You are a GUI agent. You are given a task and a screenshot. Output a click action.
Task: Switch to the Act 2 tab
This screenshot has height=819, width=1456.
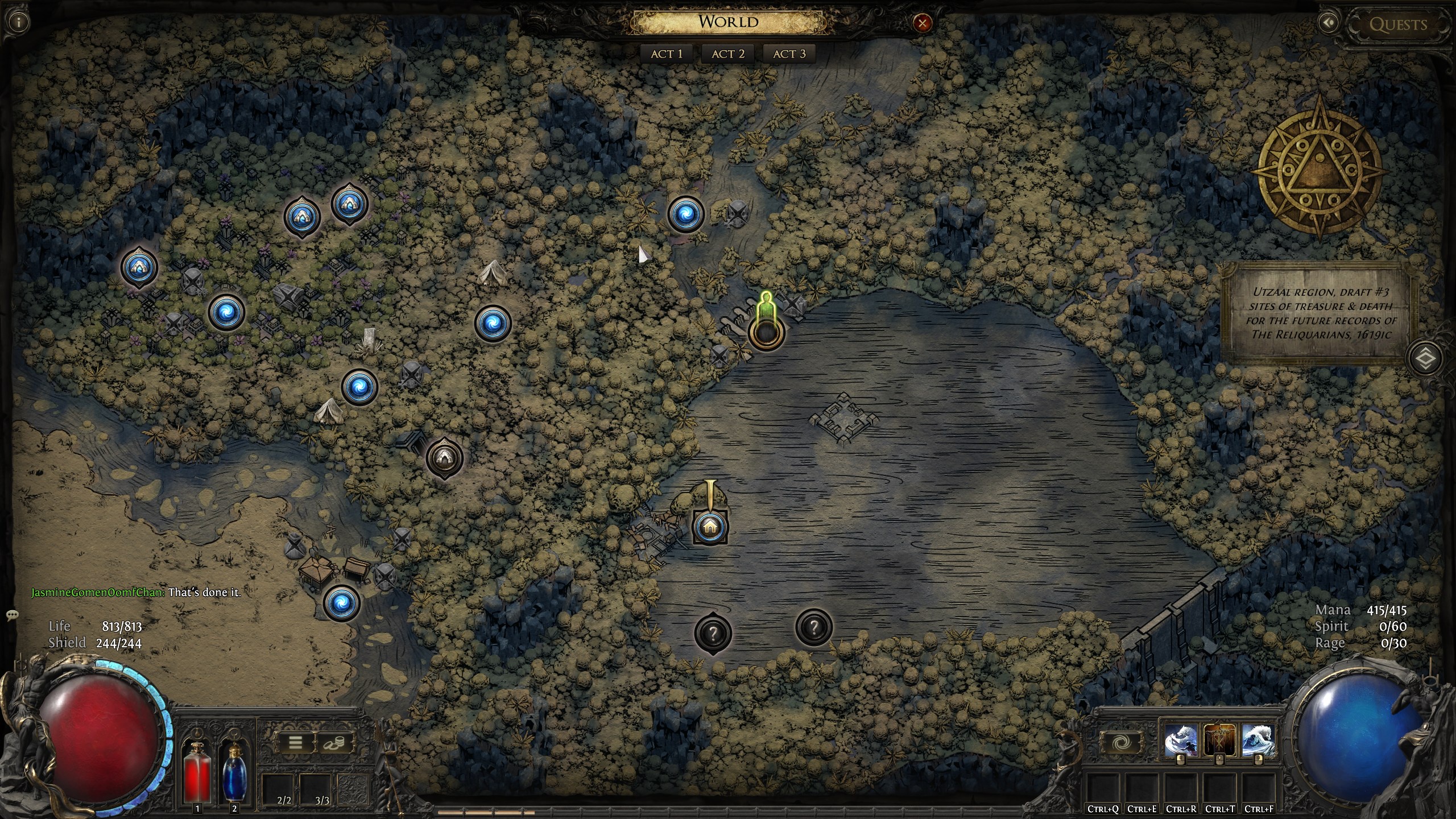[x=728, y=54]
